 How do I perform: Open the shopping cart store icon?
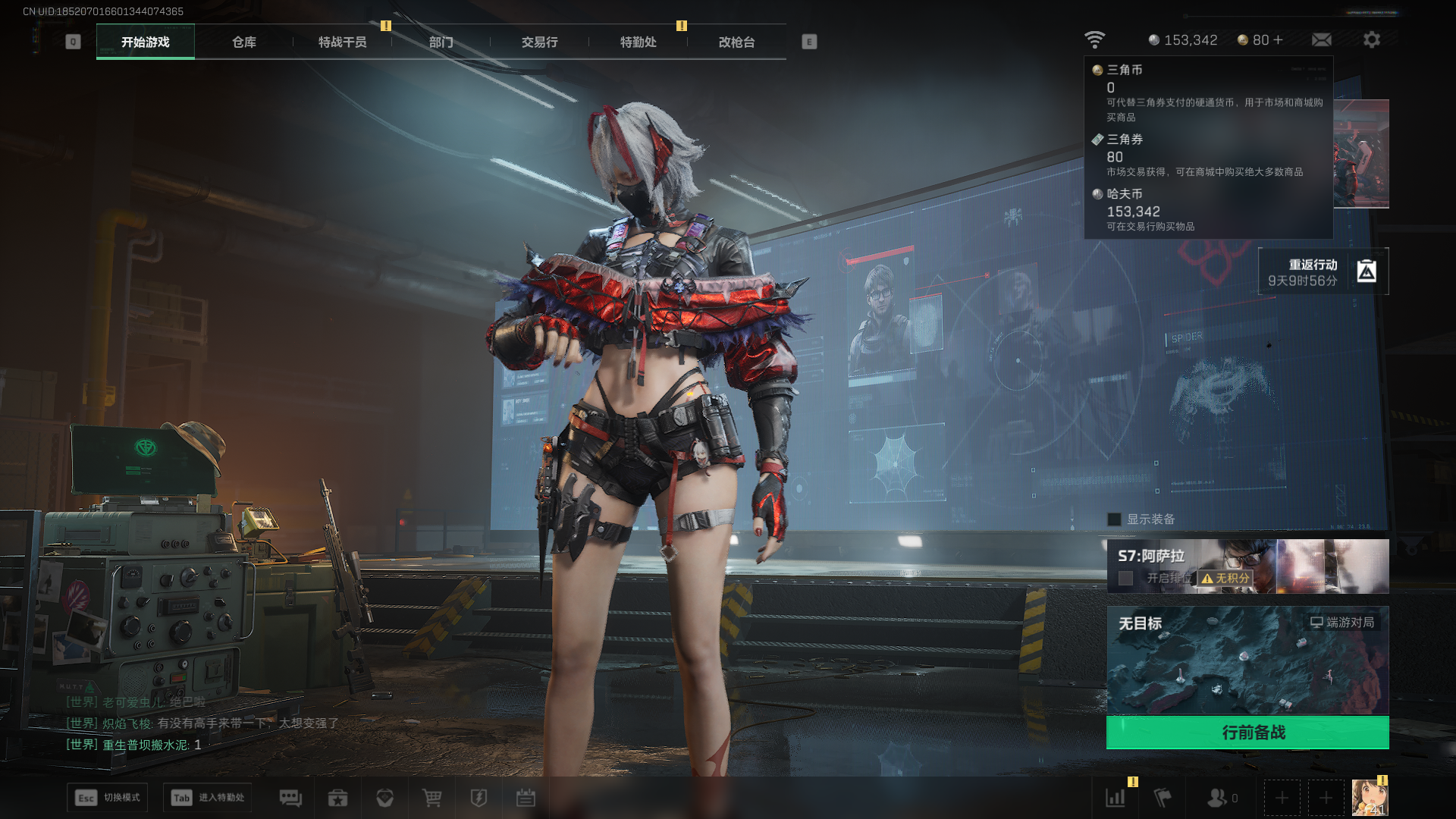click(431, 798)
